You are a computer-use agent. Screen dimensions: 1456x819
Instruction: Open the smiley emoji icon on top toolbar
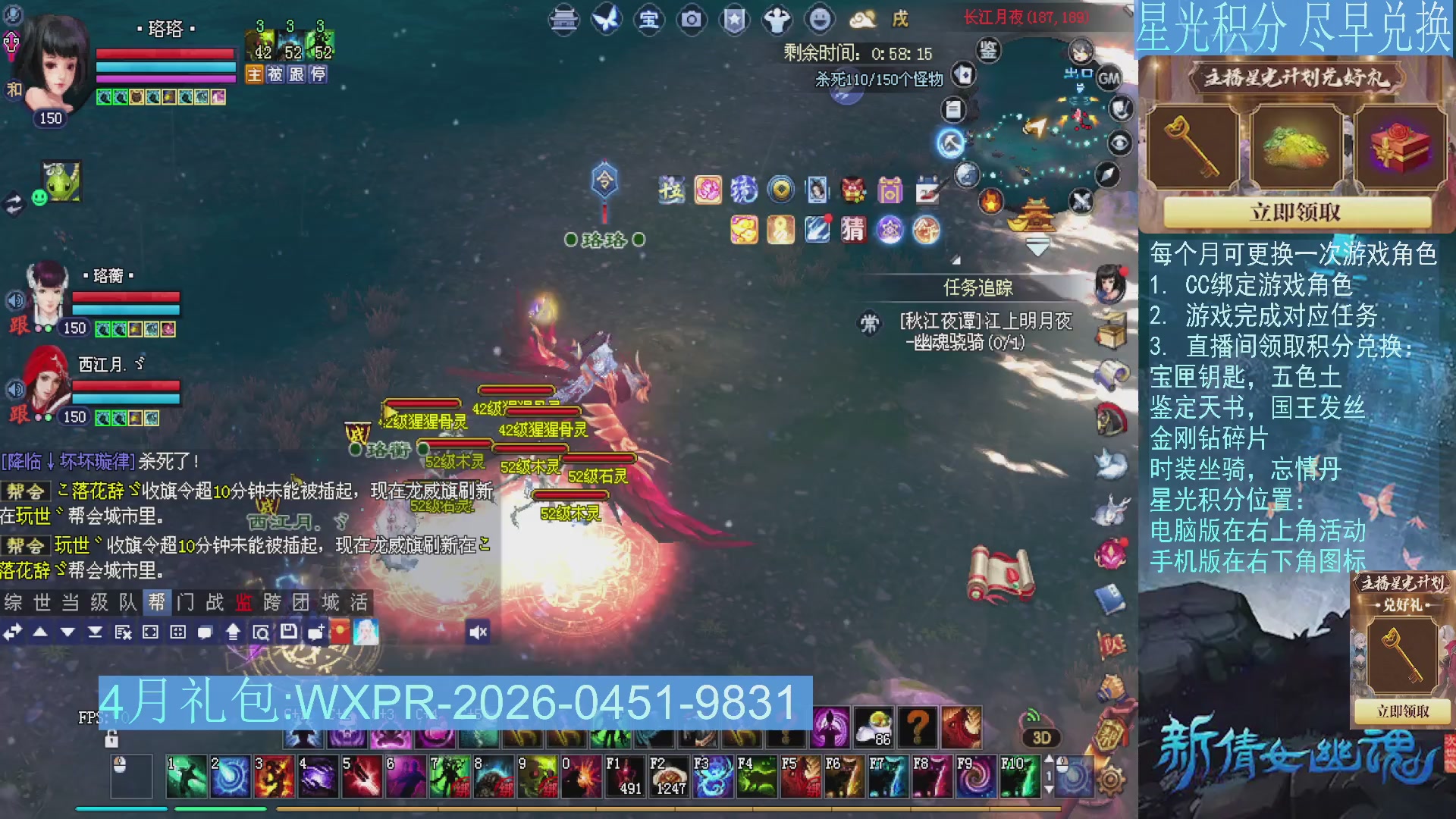coord(820,20)
